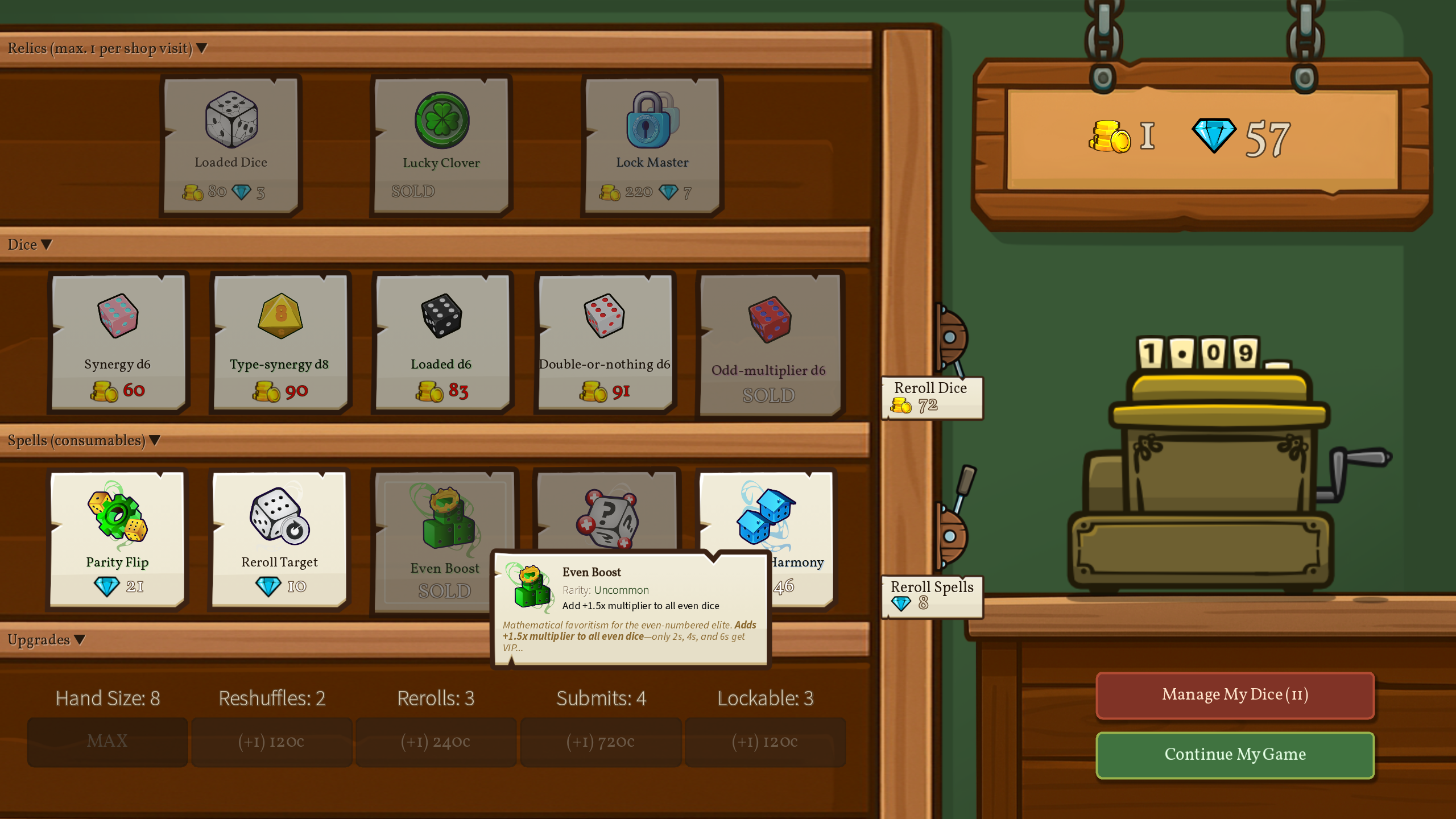Select the Harmony spell card
The image size is (1456, 819).
pos(796,523)
